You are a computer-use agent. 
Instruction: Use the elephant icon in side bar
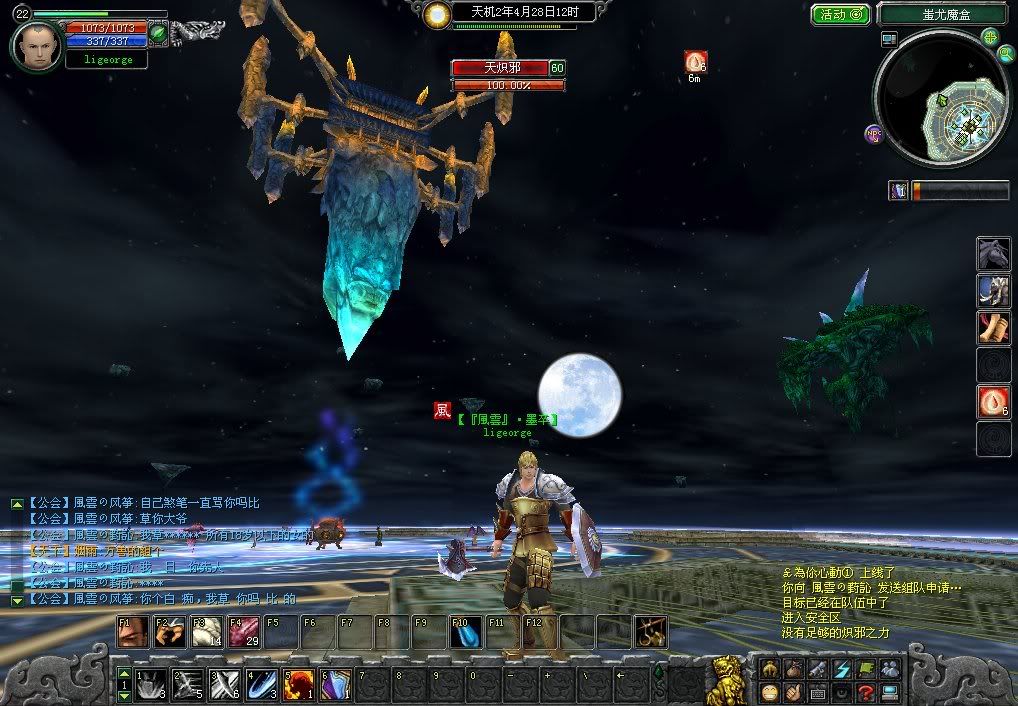(993, 291)
